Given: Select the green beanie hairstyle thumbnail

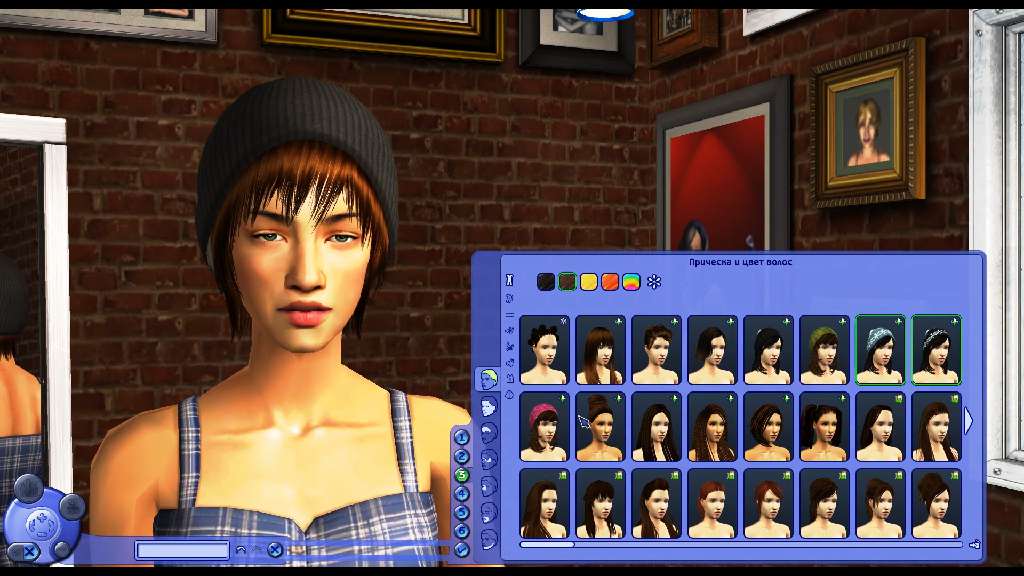Looking at the screenshot, I should (824, 350).
